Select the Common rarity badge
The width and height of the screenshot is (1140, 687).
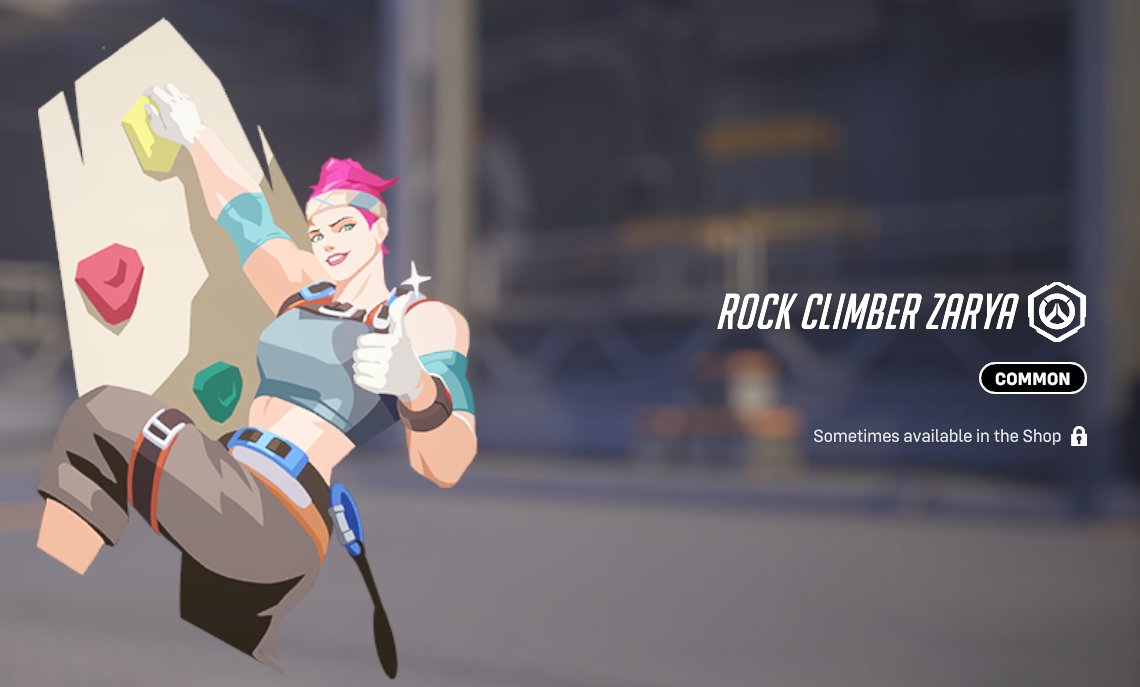tap(1032, 378)
